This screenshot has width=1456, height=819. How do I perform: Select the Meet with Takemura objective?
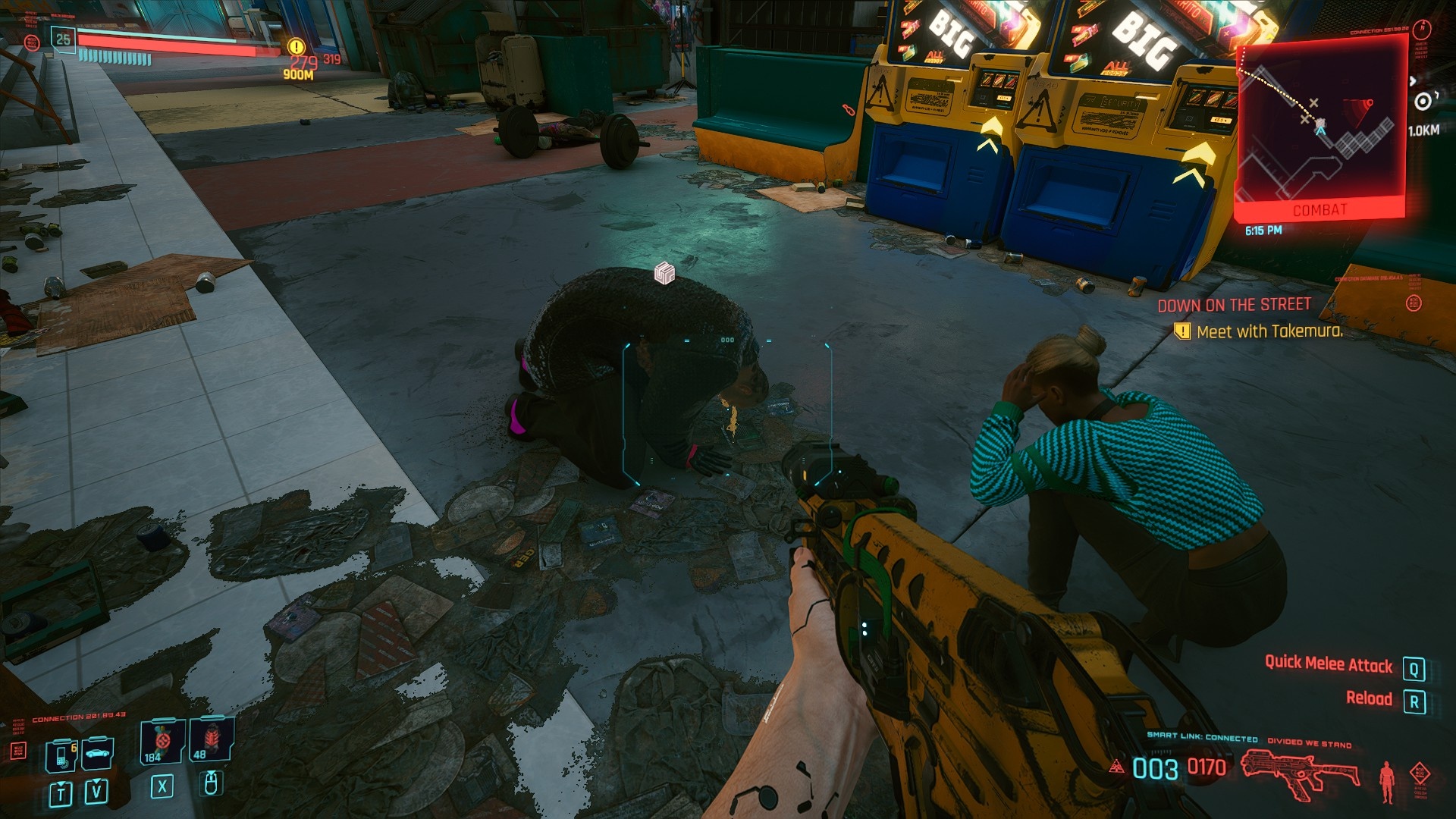(x=1269, y=331)
